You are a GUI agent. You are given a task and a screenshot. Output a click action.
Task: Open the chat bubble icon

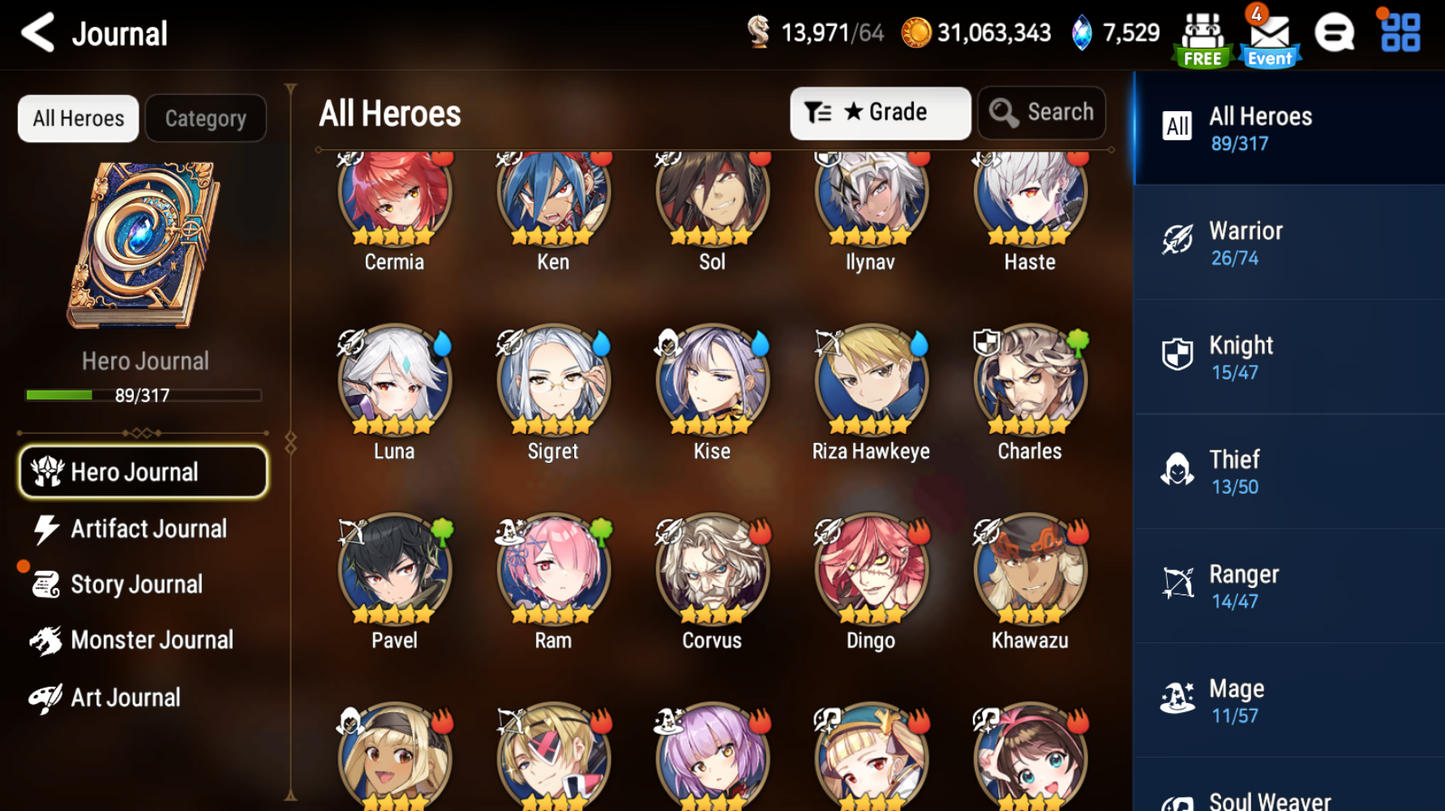(x=1336, y=32)
